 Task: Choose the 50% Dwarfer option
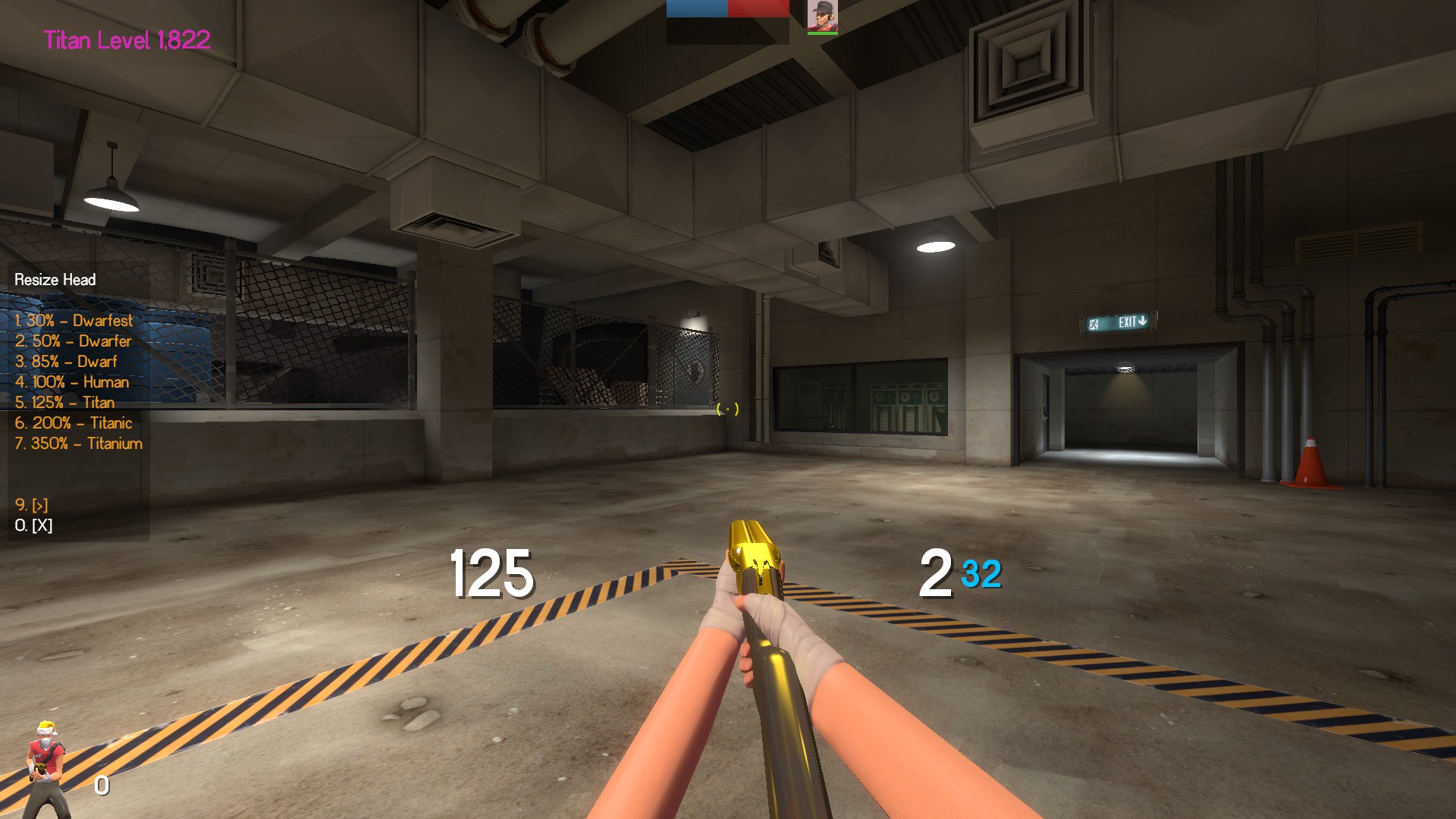73,341
